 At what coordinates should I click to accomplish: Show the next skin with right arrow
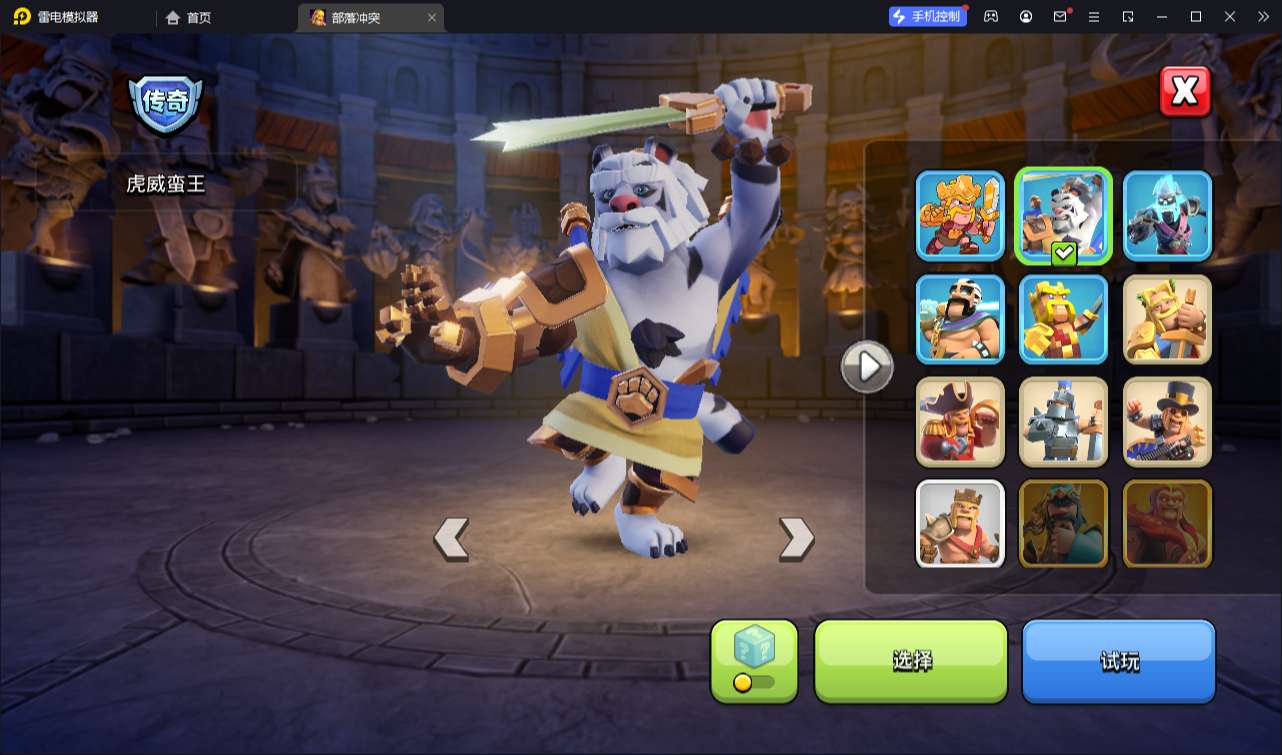tap(796, 539)
